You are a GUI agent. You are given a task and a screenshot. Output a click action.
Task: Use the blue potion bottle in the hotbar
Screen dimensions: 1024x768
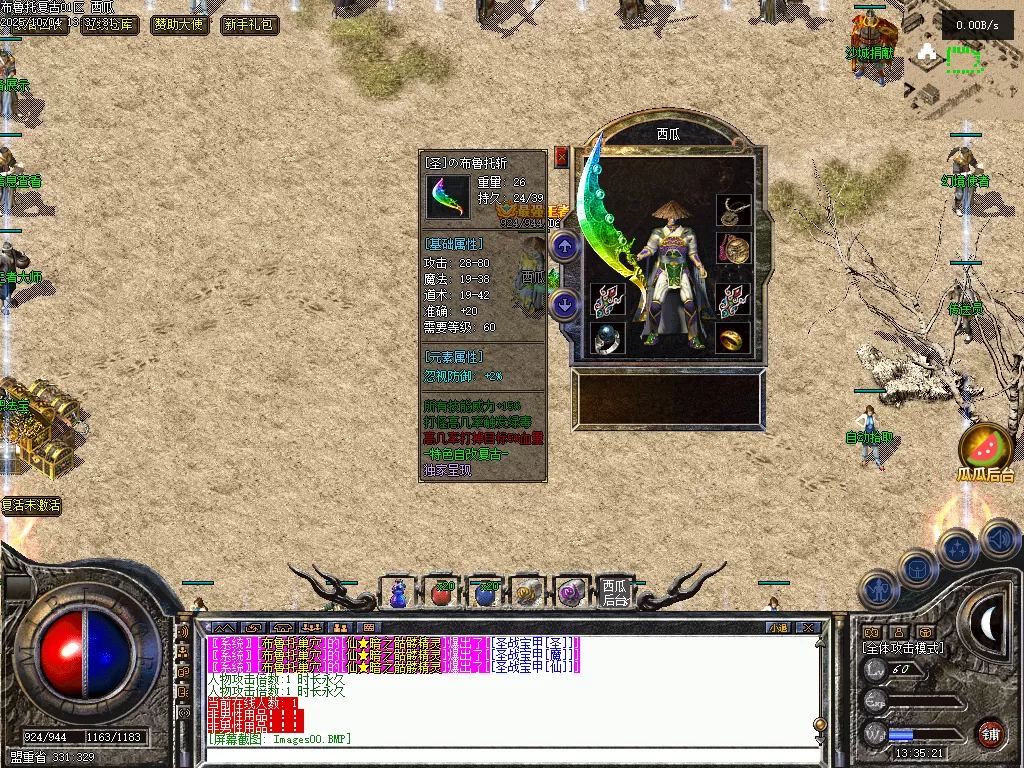click(x=398, y=593)
